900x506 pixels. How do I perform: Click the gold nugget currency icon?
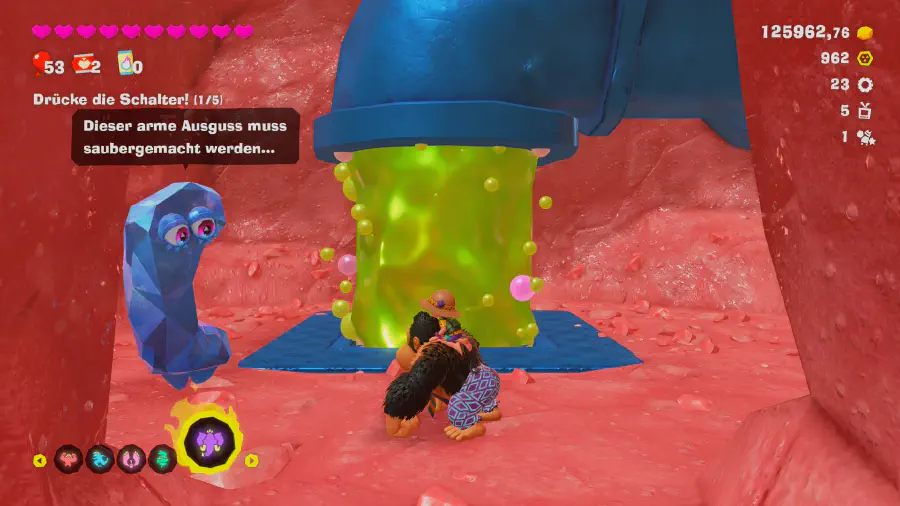[865, 32]
